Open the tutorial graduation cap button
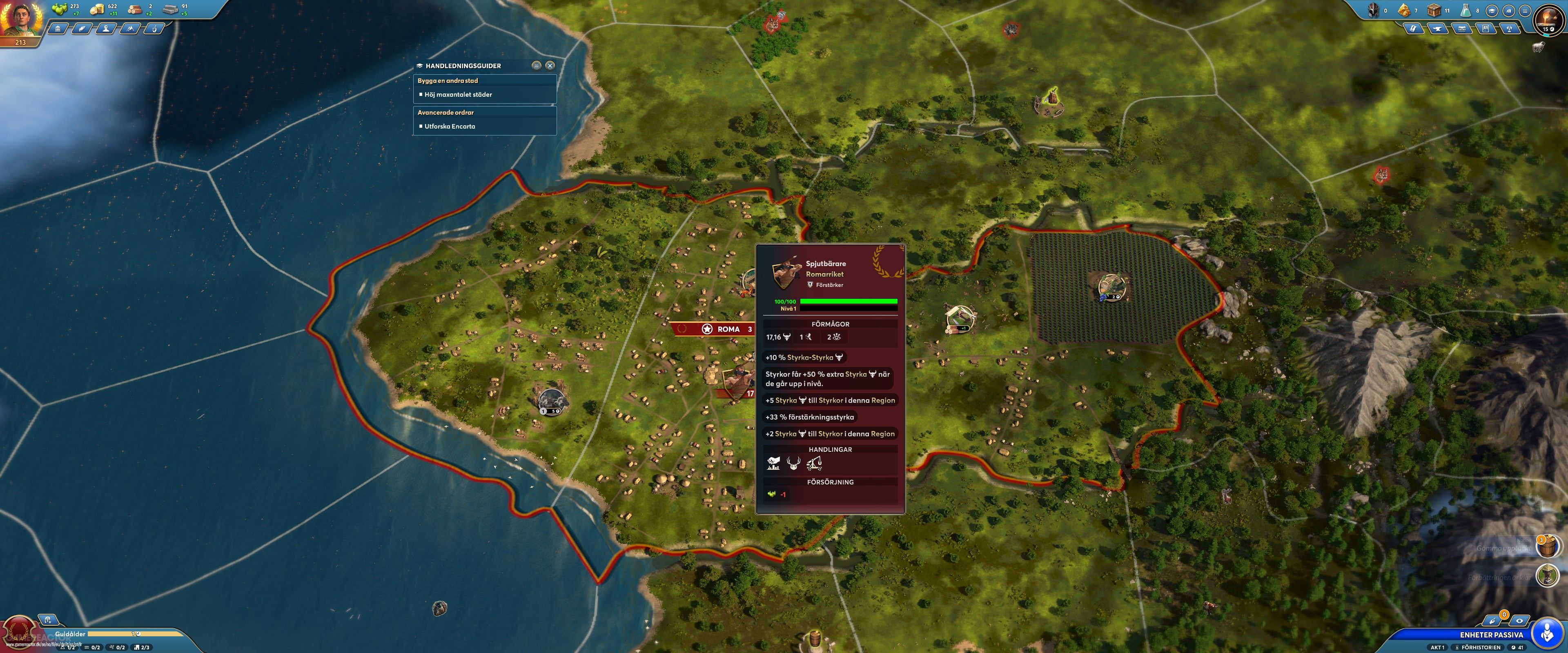 point(1492,10)
